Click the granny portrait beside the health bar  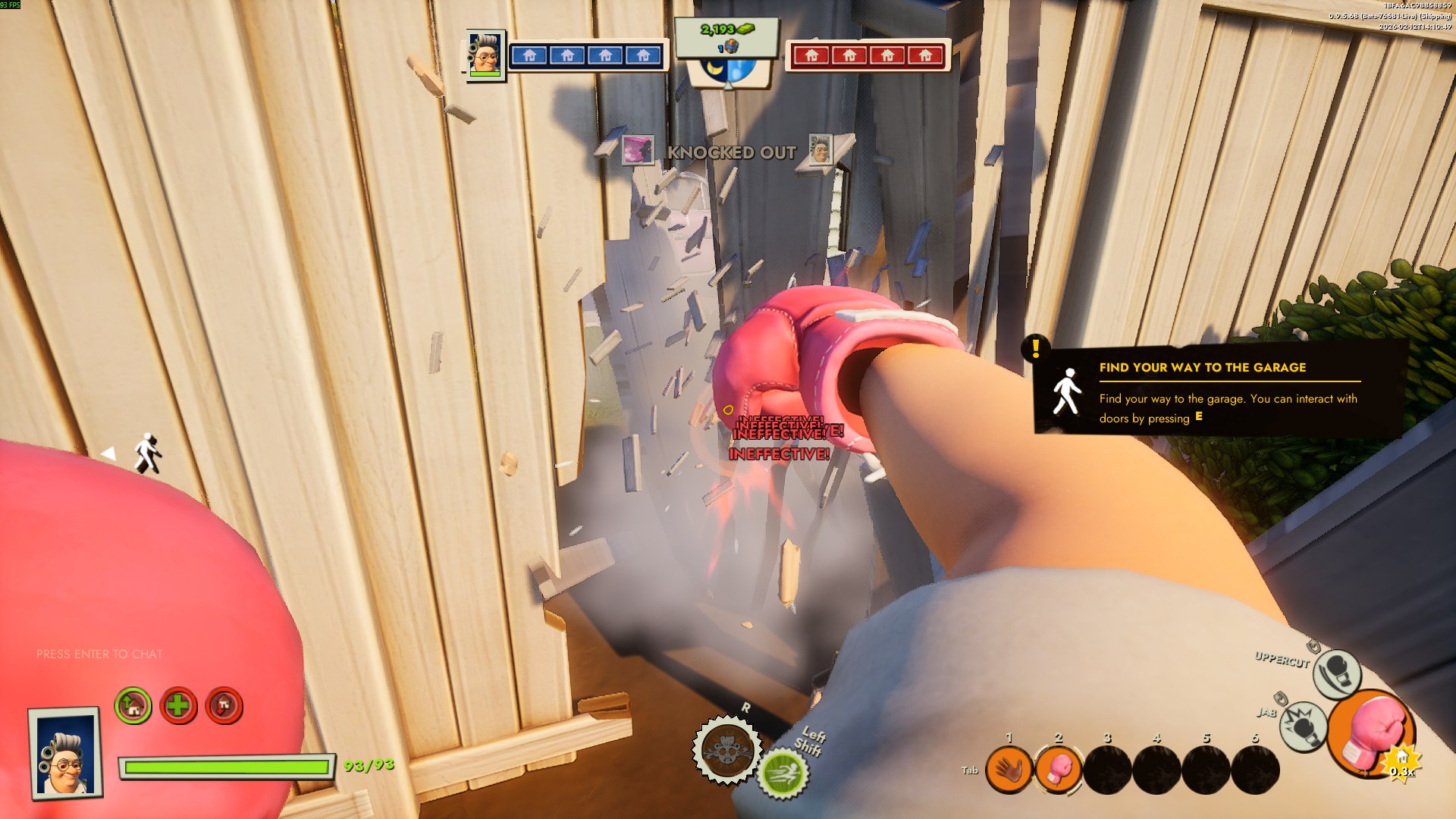coord(65,754)
